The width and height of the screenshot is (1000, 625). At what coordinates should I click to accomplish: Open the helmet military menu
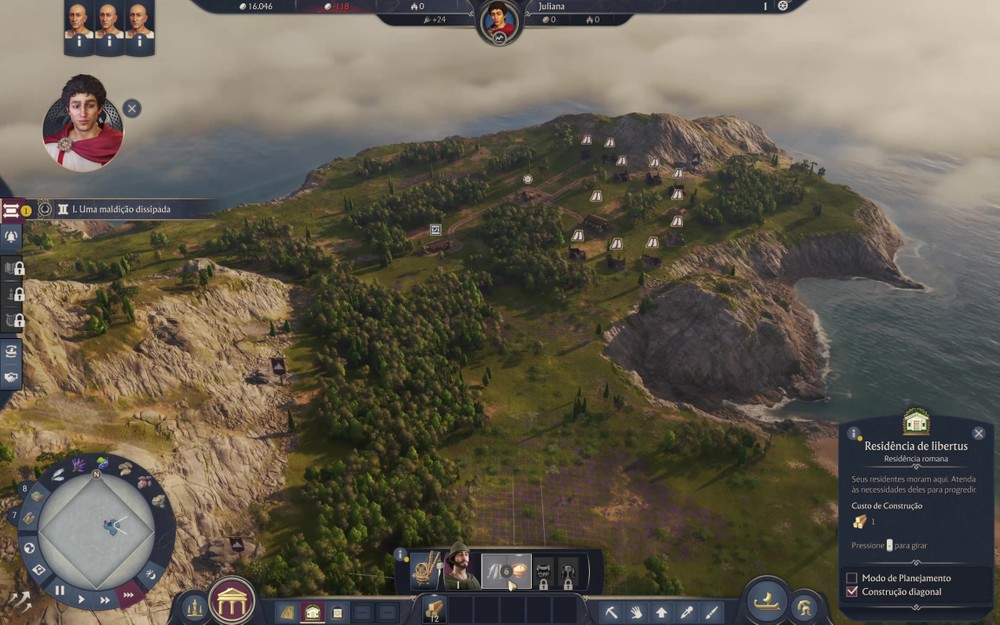804,606
